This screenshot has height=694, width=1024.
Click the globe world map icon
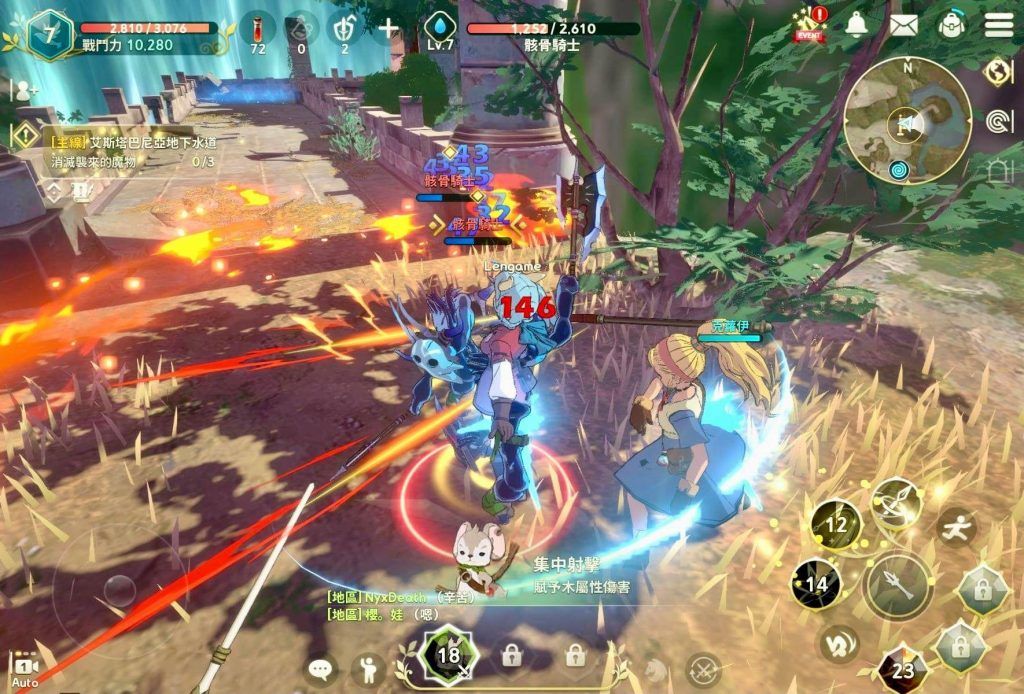click(997, 71)
